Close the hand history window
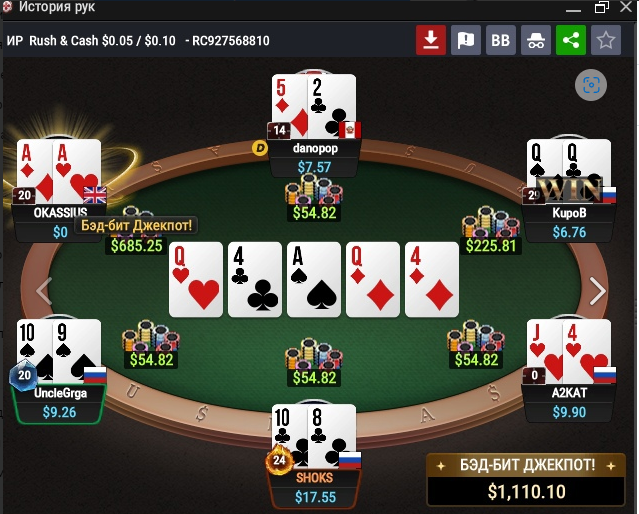Viewport: 639px width, 514px height. click(626, 8)
